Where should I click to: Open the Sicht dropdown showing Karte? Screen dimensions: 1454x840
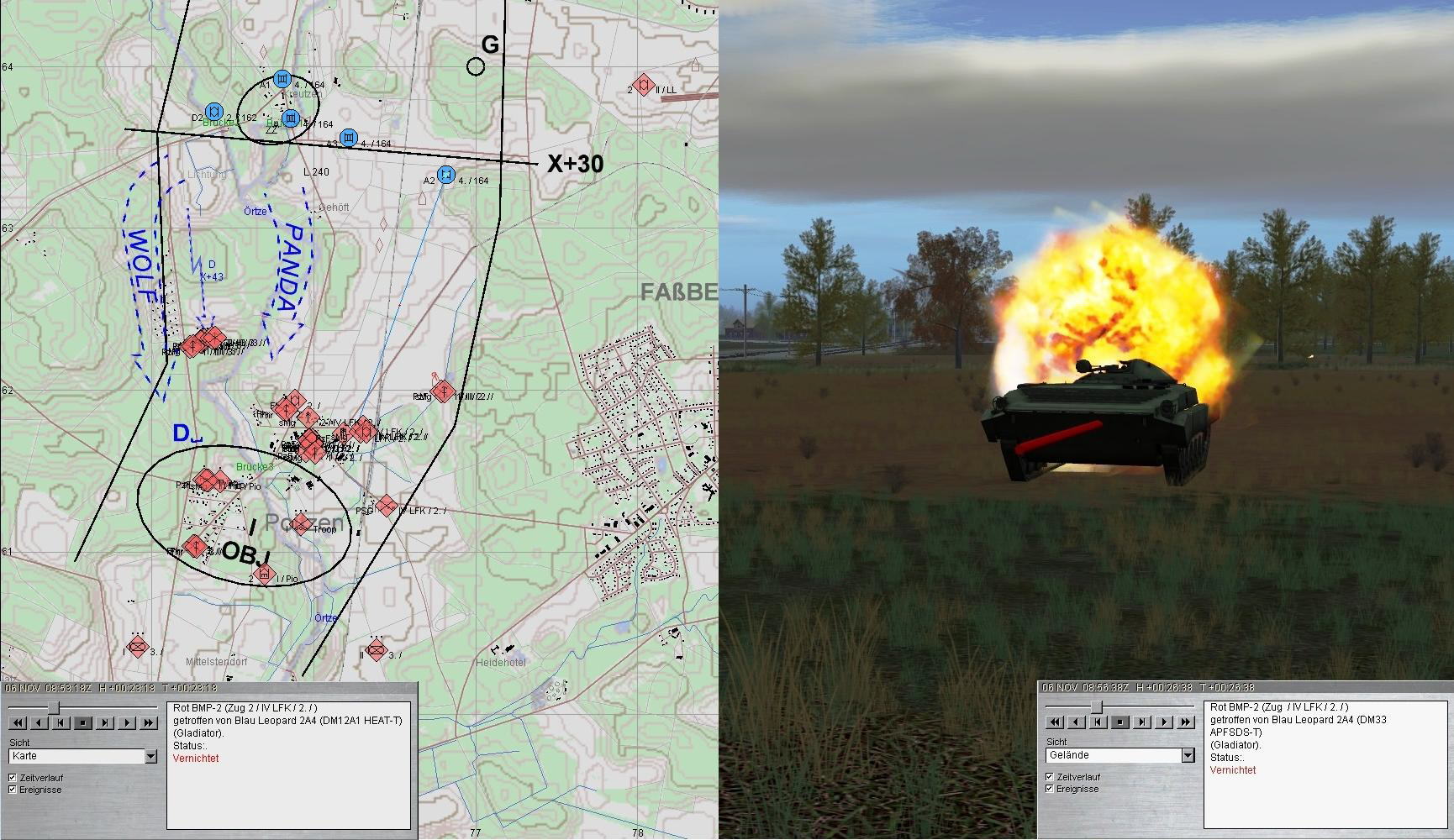[150, 757]
